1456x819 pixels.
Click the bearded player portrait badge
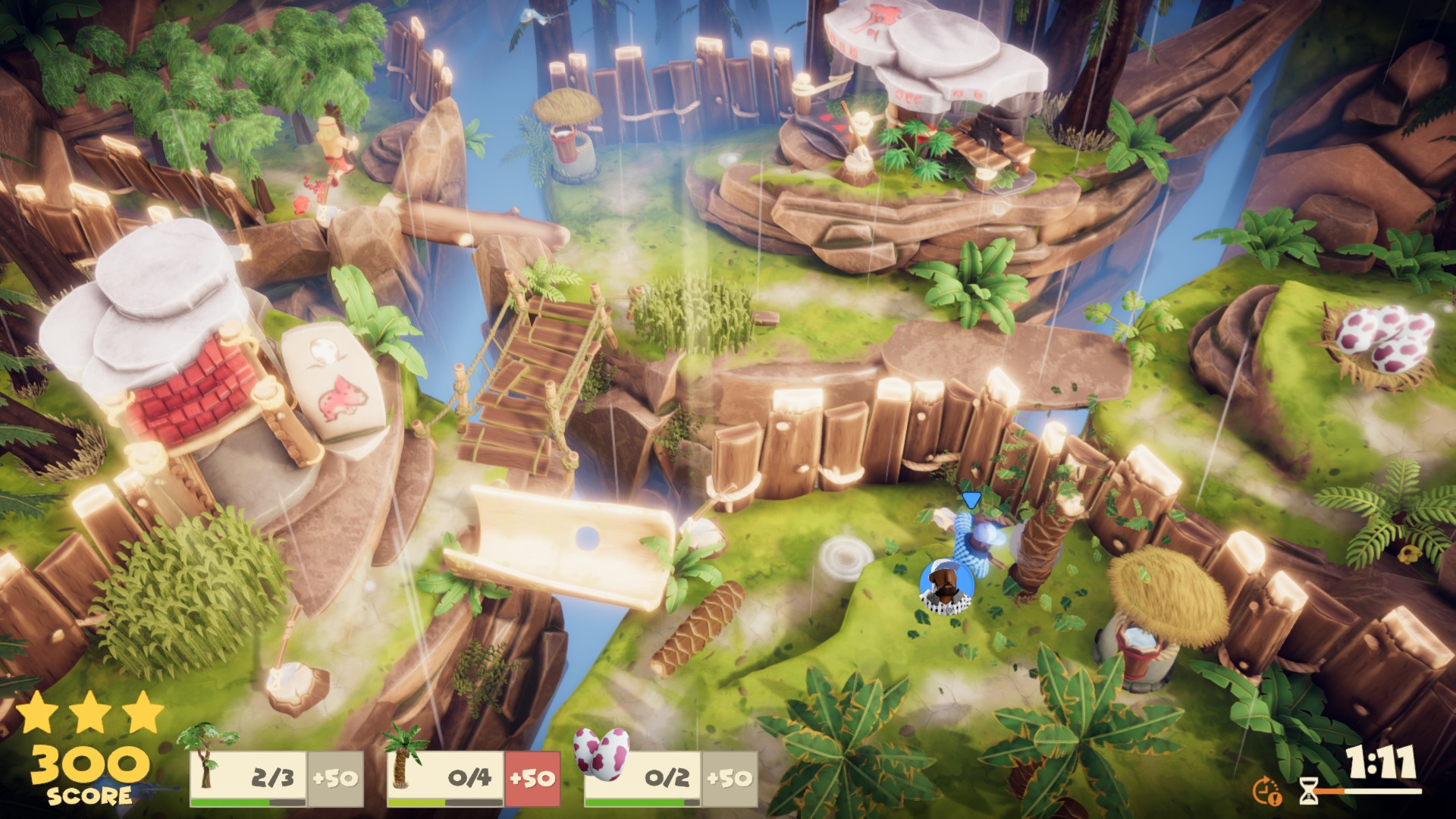tap(946, 585)
